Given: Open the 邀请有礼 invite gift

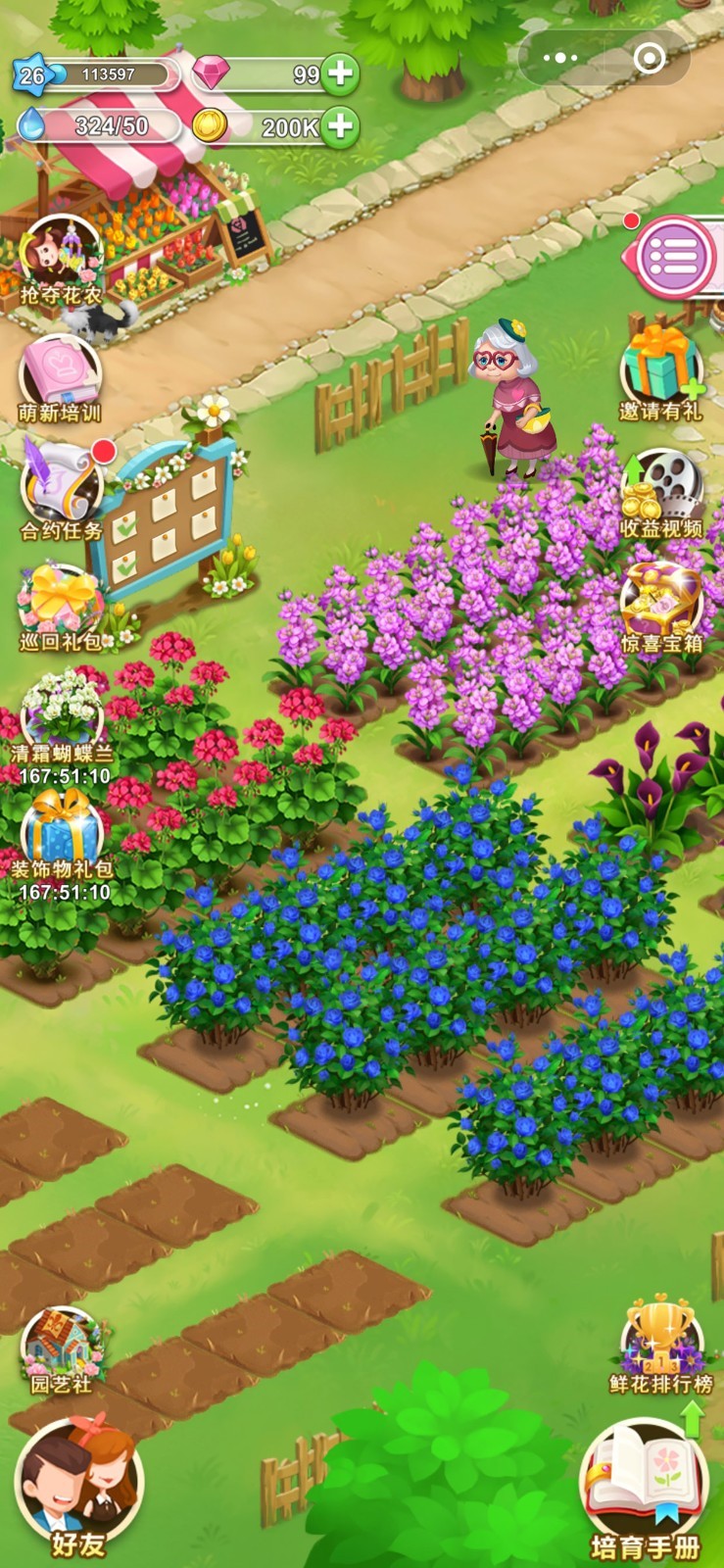Looking at the screenshot, I should point(661,370).
